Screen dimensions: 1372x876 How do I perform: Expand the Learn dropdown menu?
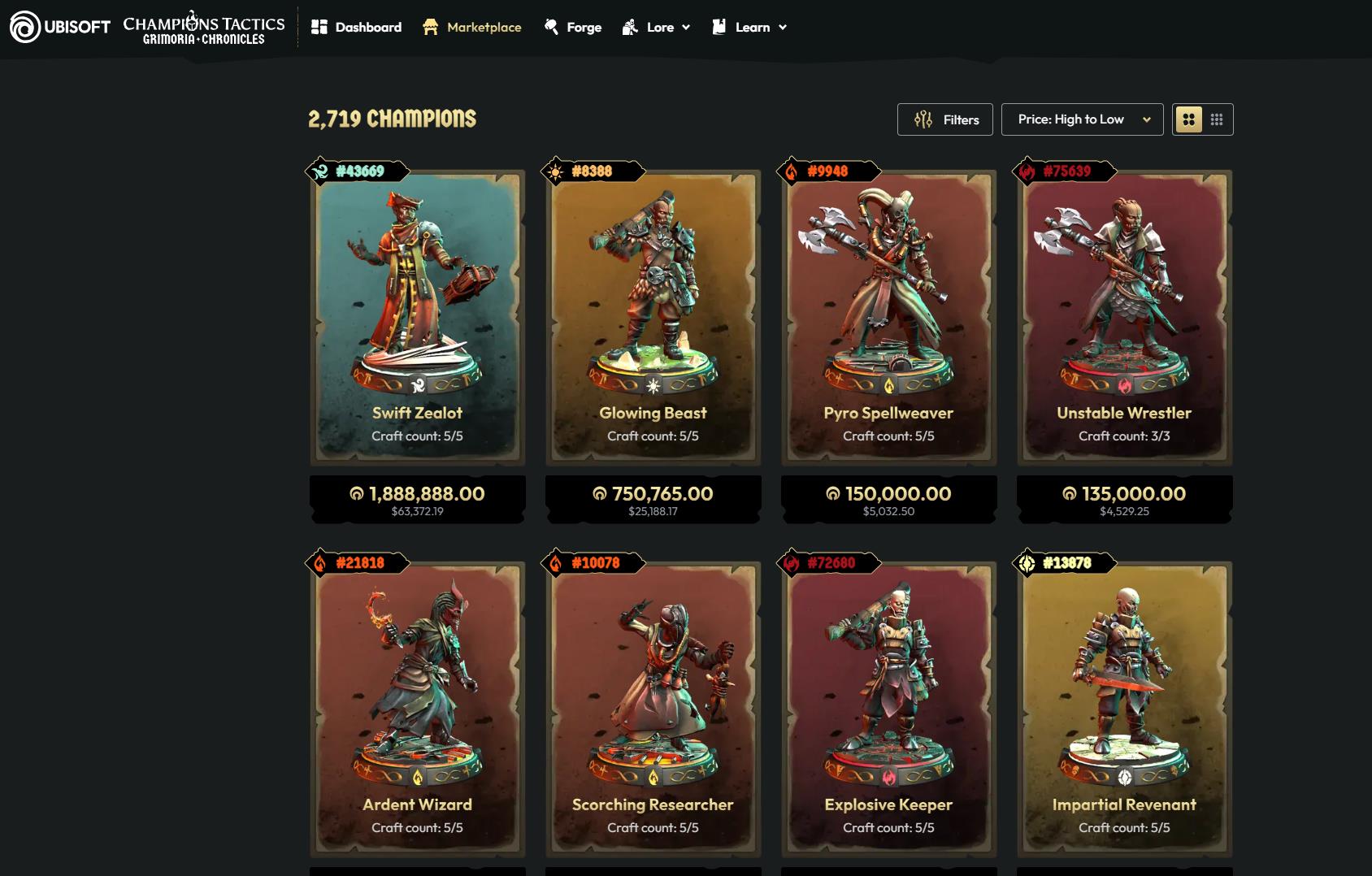(x=749, y=27)
